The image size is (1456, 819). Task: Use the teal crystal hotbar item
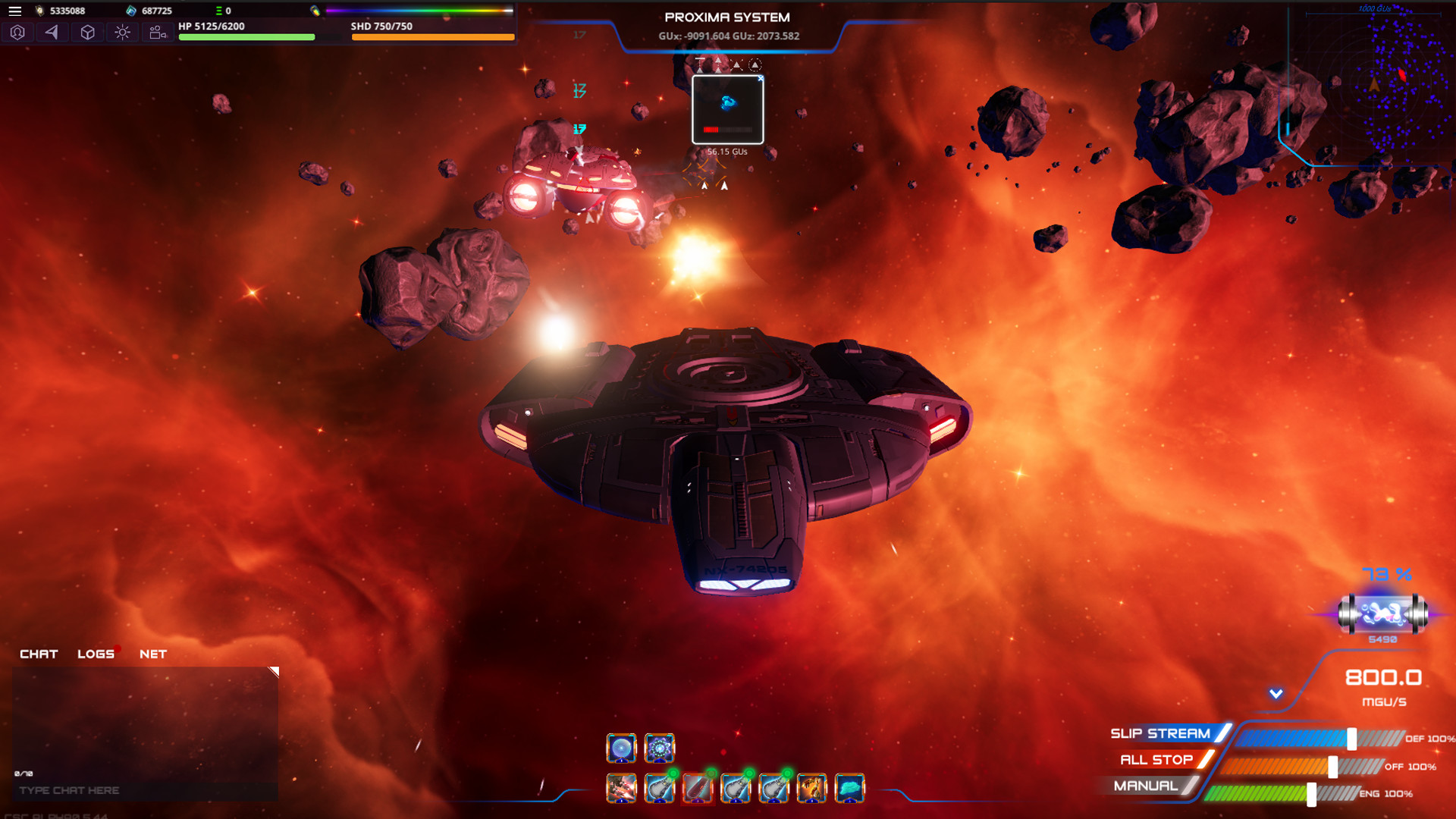click(x=849, y=789)
